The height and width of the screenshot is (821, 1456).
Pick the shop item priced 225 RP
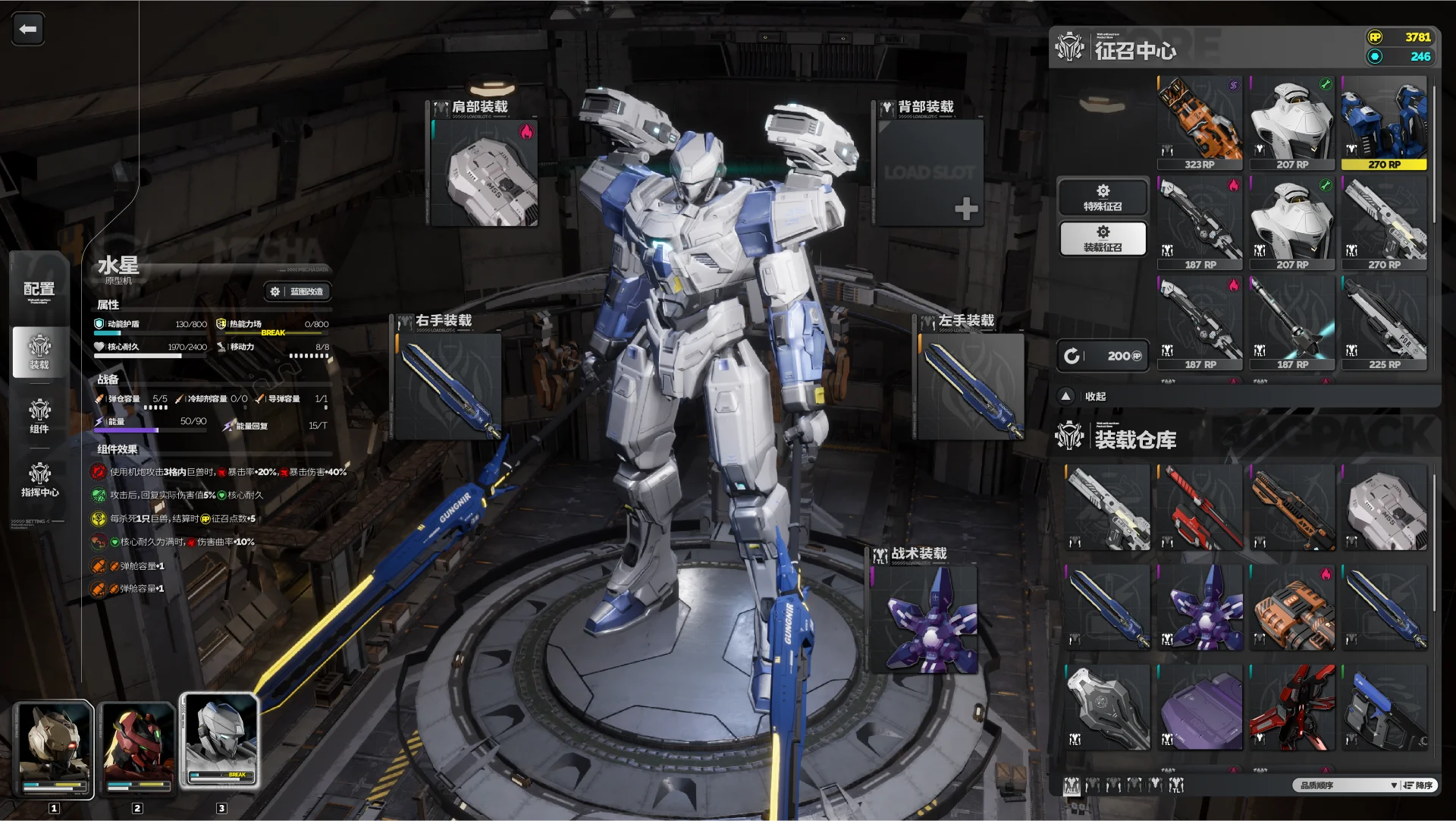click(1384, 322)
